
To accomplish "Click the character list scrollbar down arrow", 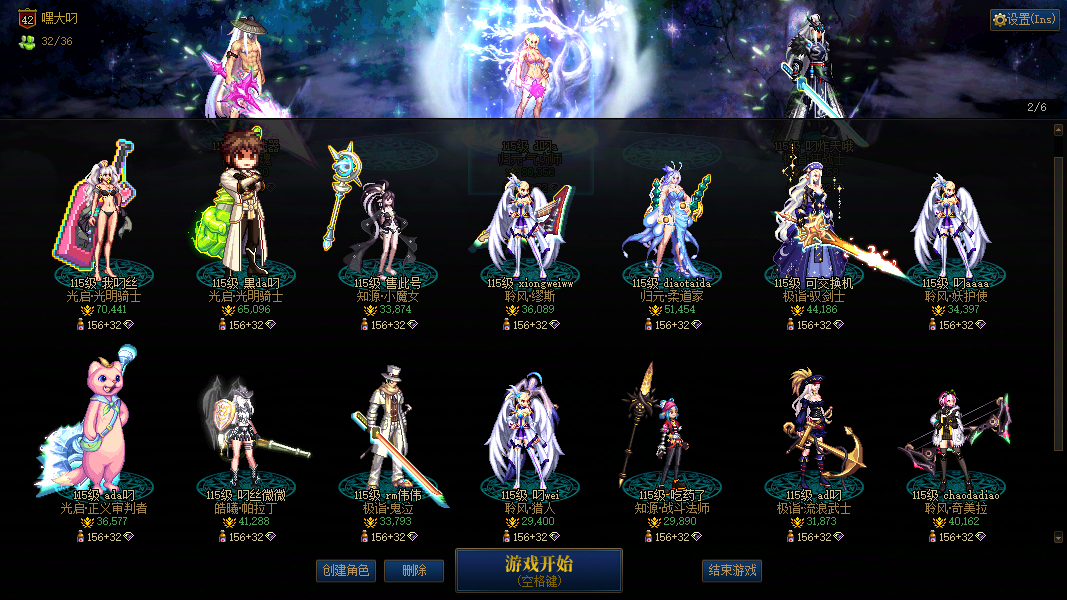I will pos(1059,537).
